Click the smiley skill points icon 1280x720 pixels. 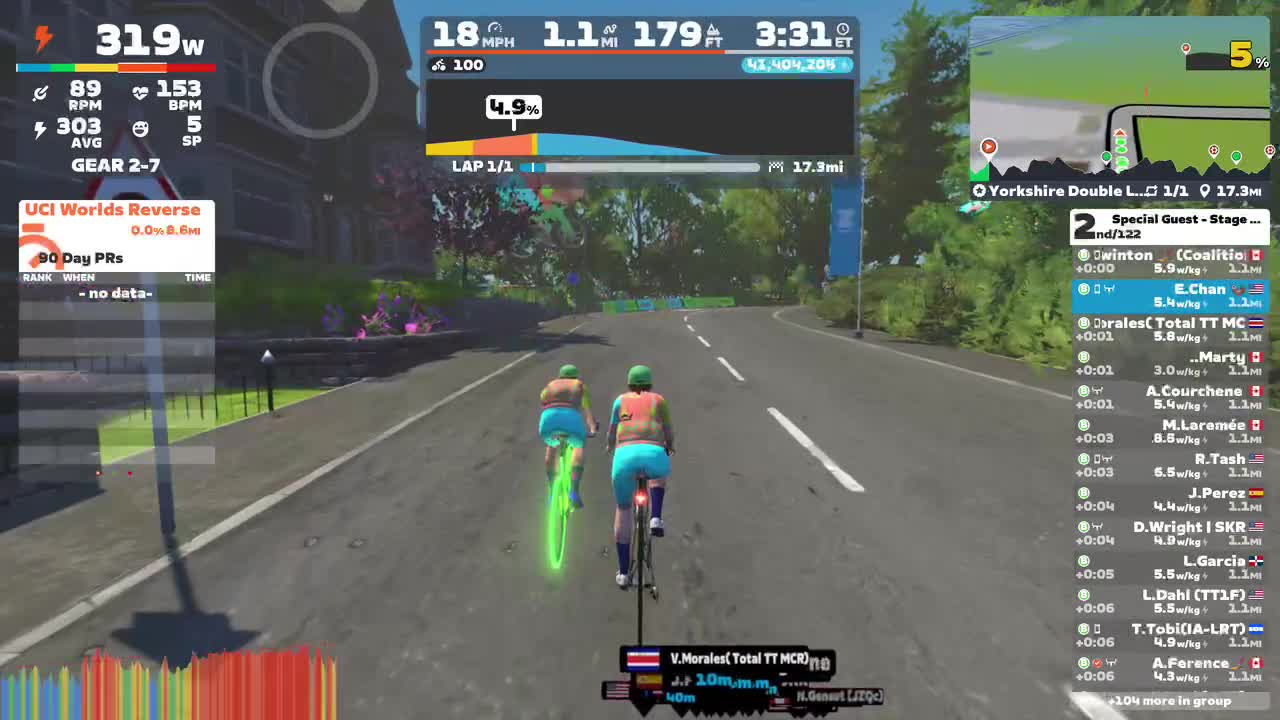click(140, 128)
